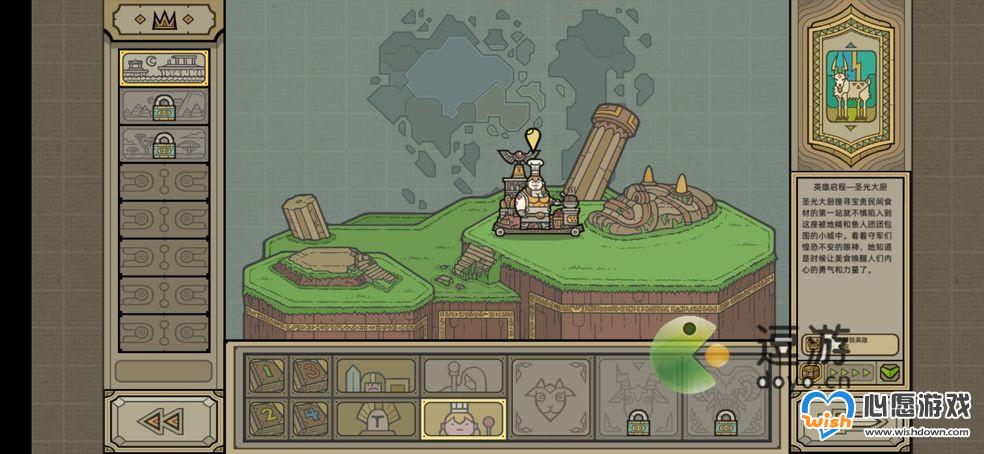The width and height of the screenshot is (984, 454).
Task: Open the yellow book numbered 2
Action: coord(266,417)
